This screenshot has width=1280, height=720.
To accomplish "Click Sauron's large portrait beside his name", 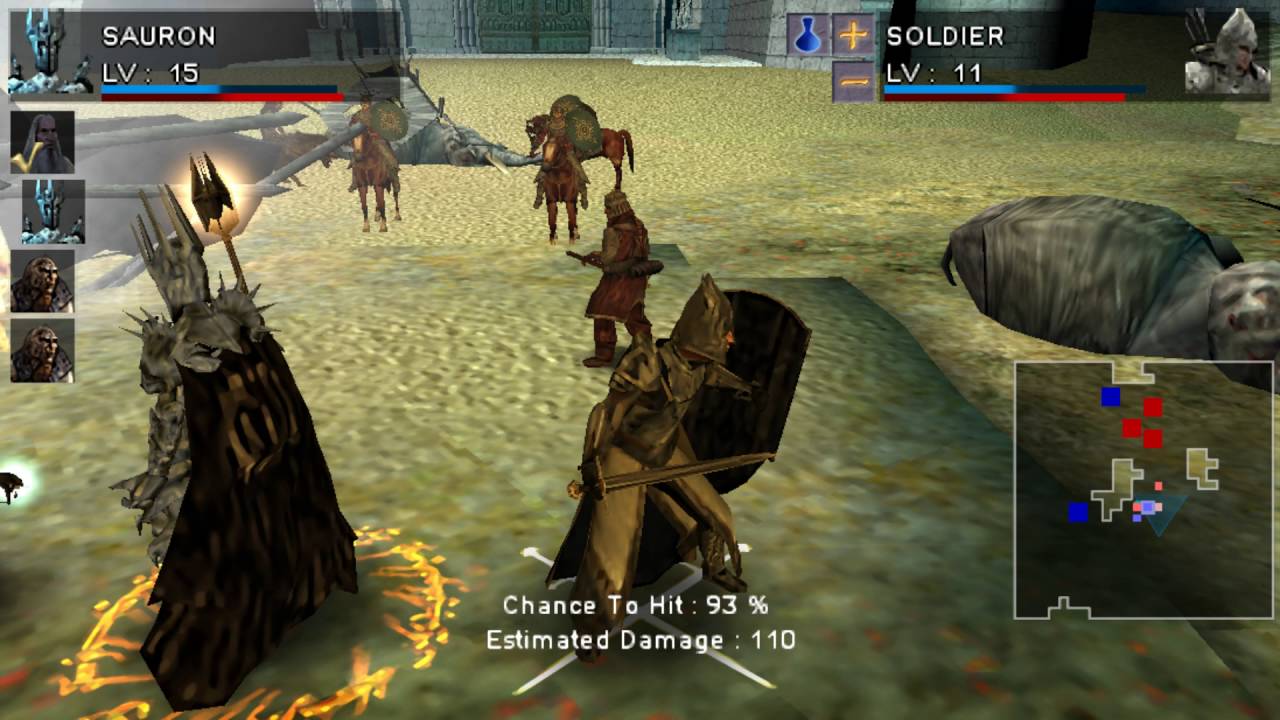I will 50,52.
